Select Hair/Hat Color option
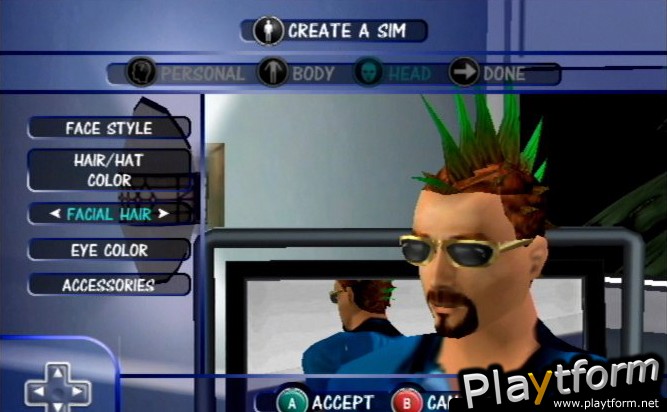Screen dimensions: 667x412 click(x=109, y=170)
